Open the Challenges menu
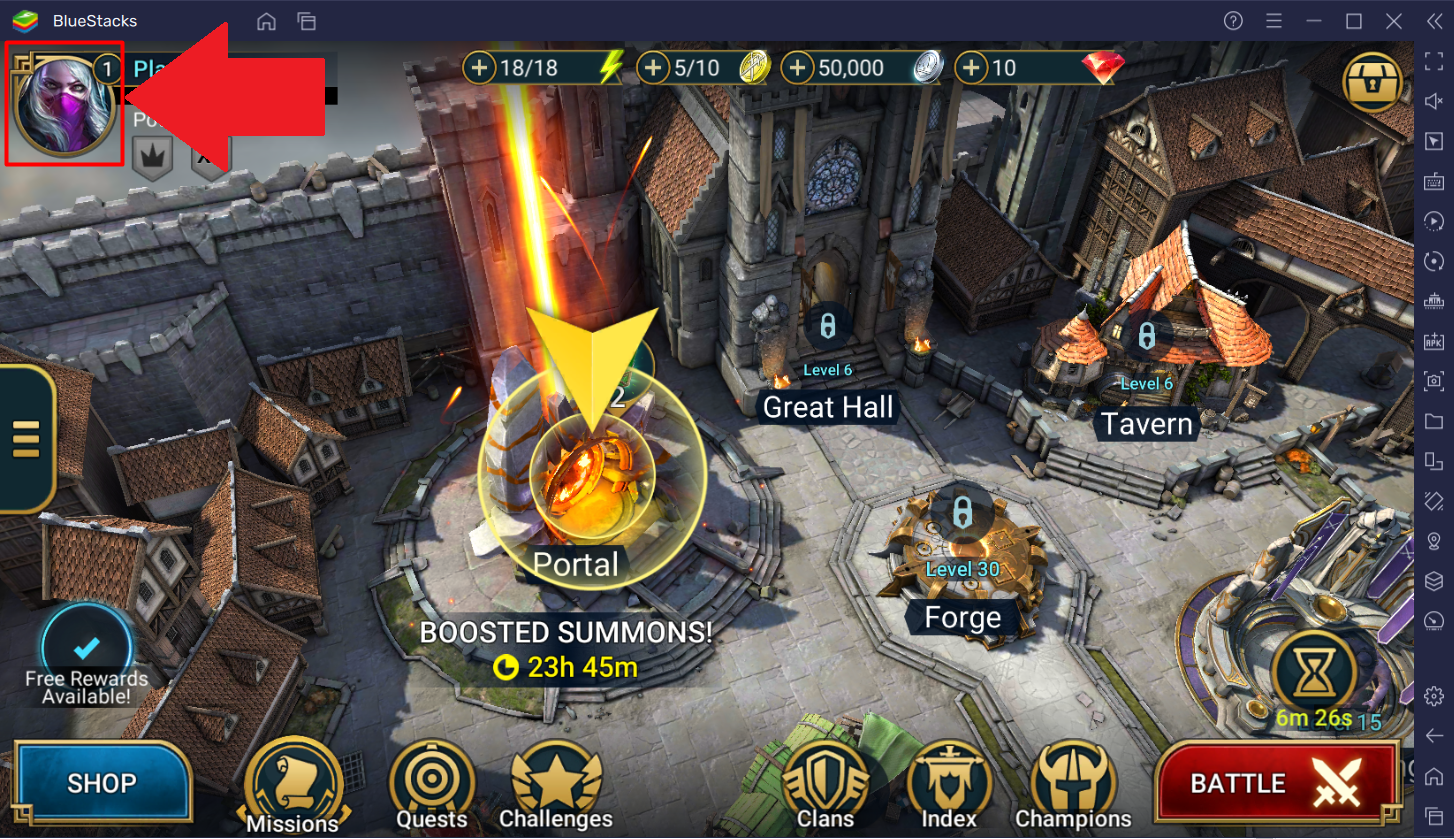This screenshot has height=839, width=1454. point(556,787)
